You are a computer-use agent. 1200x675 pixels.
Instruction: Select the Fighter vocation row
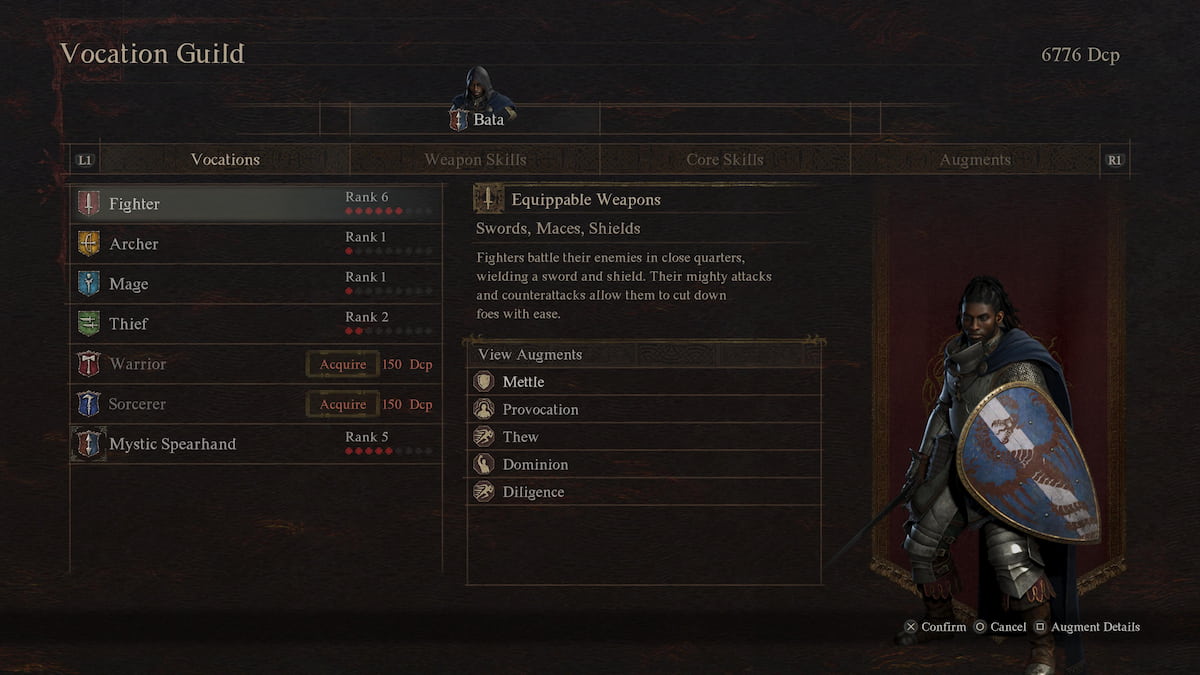(255, 204)
